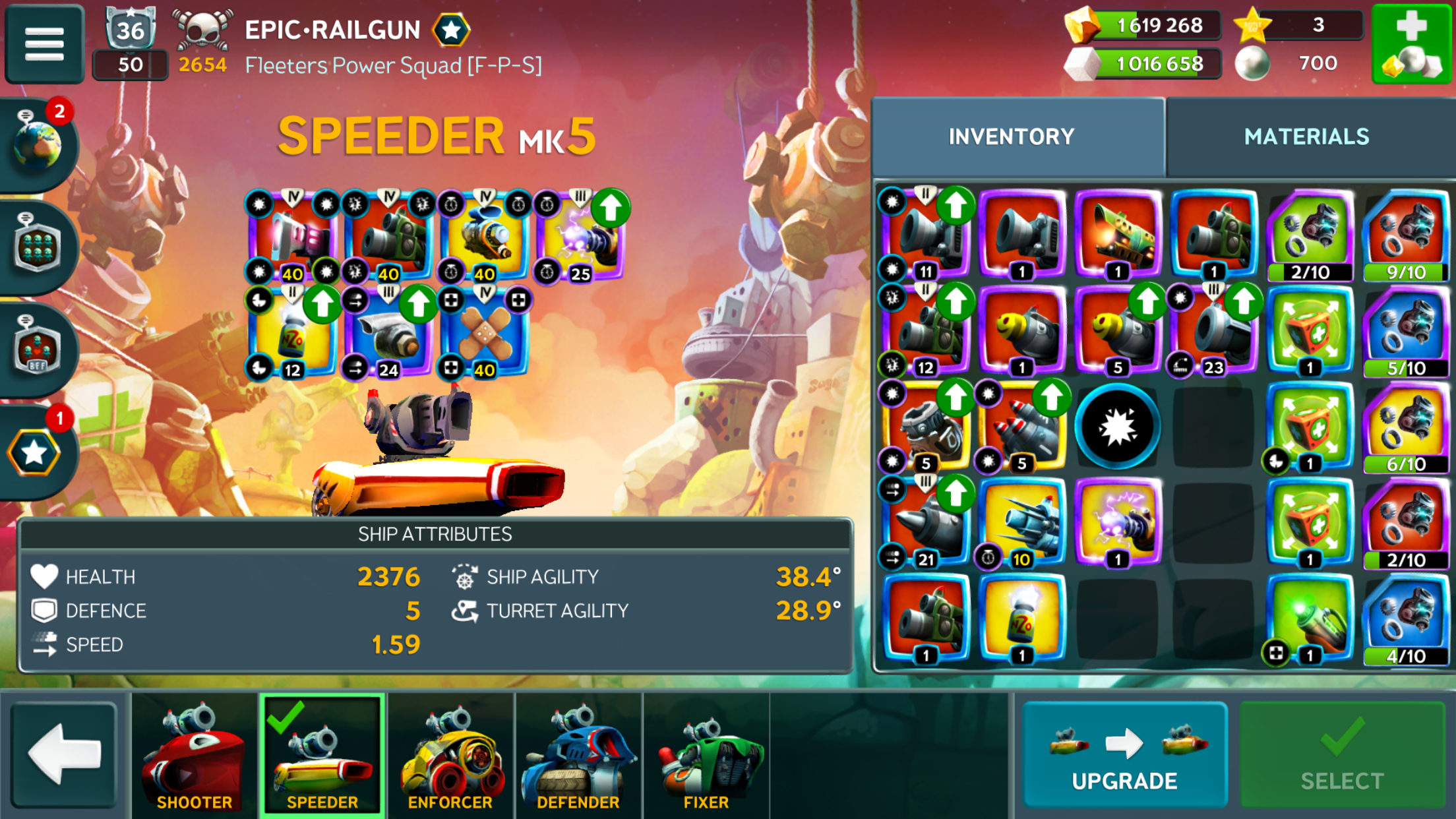Select the Defender ship
The image size is (1456, 819).
tap(578, 754)
